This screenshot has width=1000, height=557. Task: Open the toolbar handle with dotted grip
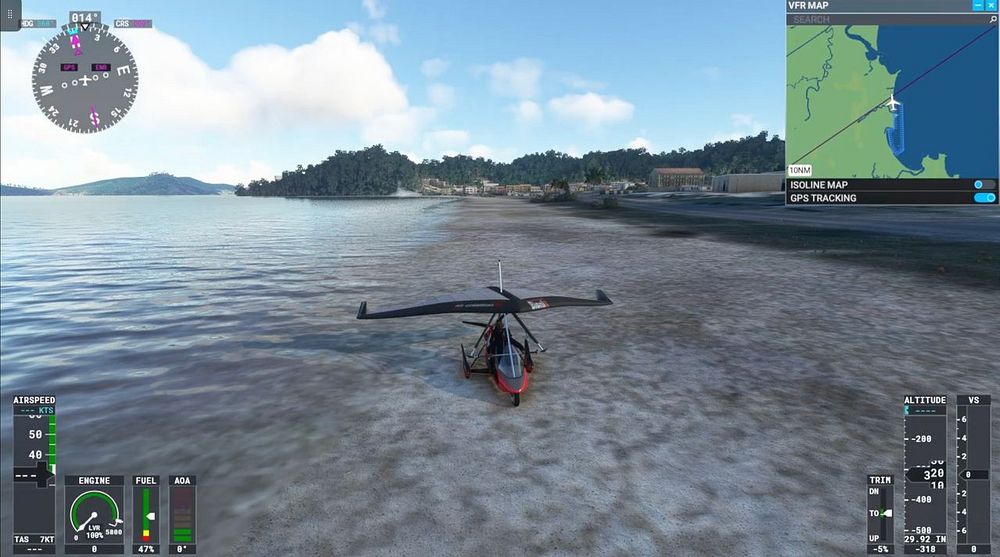pyautogui.click(x=10, y=14)
